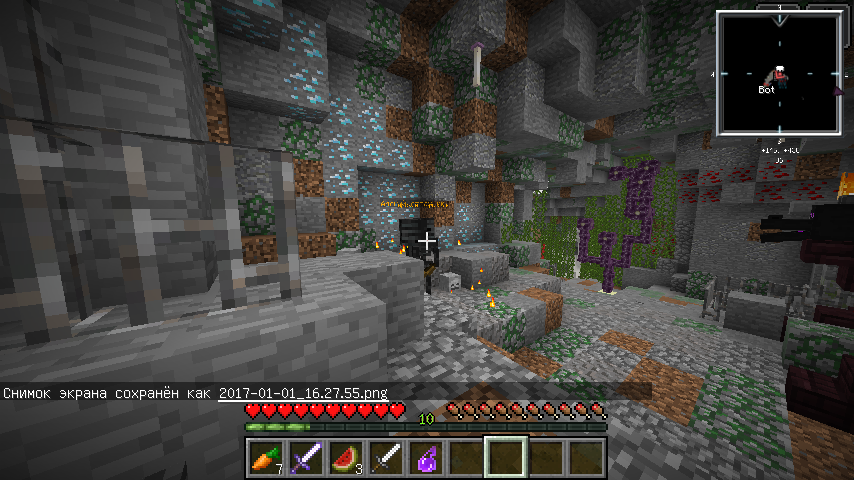Select the purple enchanted sword slot
This screenshot has width=854, height=480.
tap(305, 457)
